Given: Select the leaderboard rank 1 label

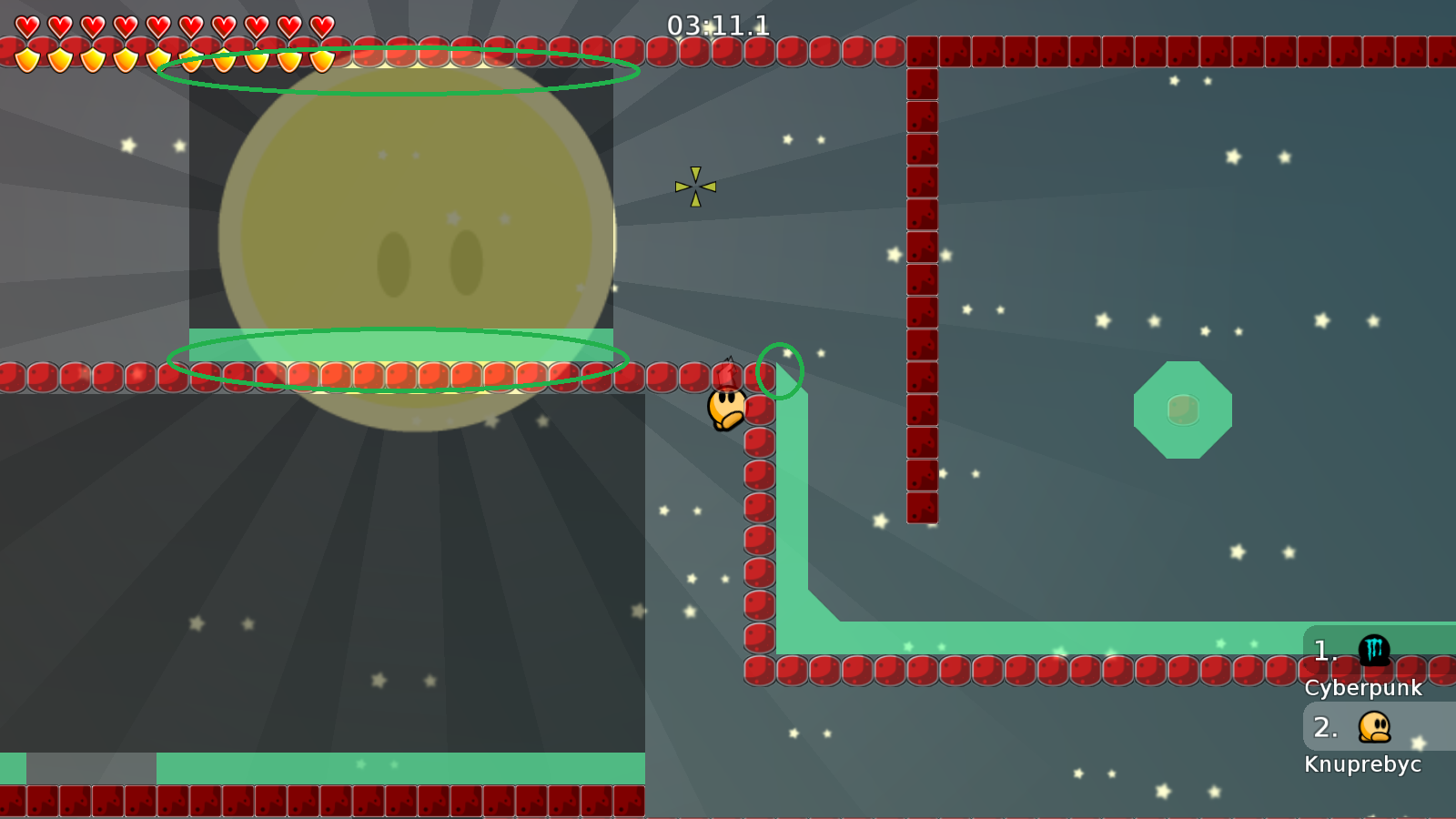Looking at the screenshot, I should (x=1324, y=650).
